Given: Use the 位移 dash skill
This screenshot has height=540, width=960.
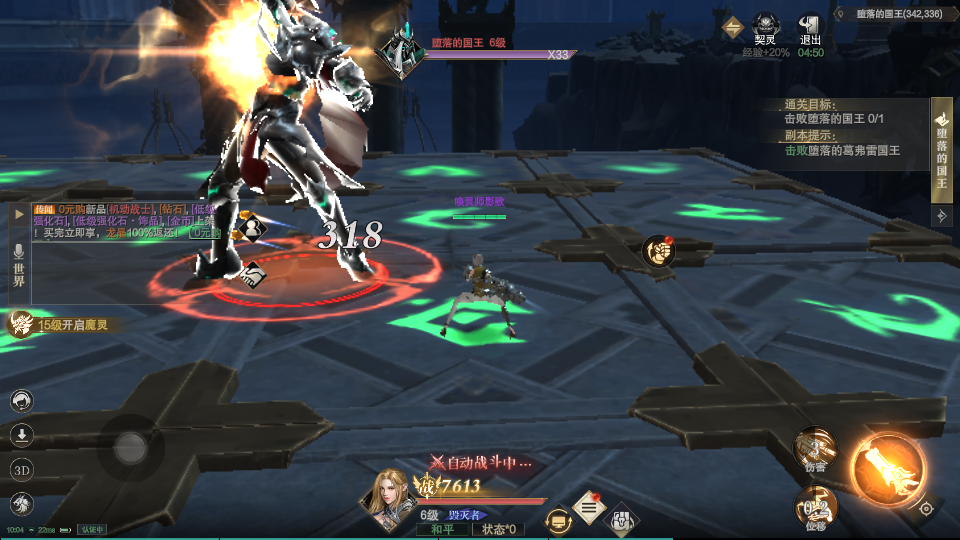Looking at the screenshot, I should 816,507.
